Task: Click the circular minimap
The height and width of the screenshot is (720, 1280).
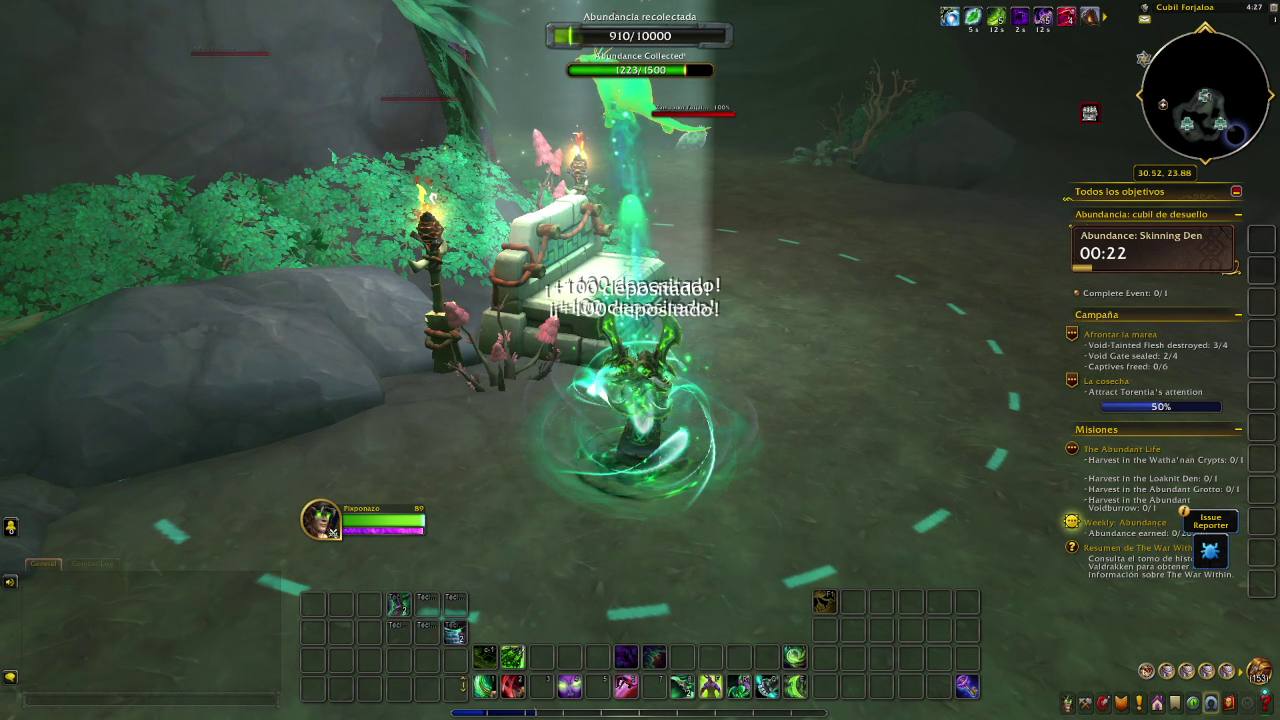Action: (1204, 97)
